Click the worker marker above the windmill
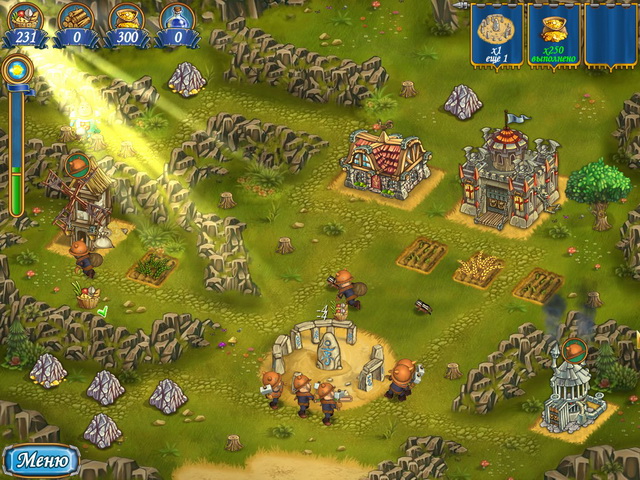The height and width of the screenshot is (480, 640). coord(76,164)
